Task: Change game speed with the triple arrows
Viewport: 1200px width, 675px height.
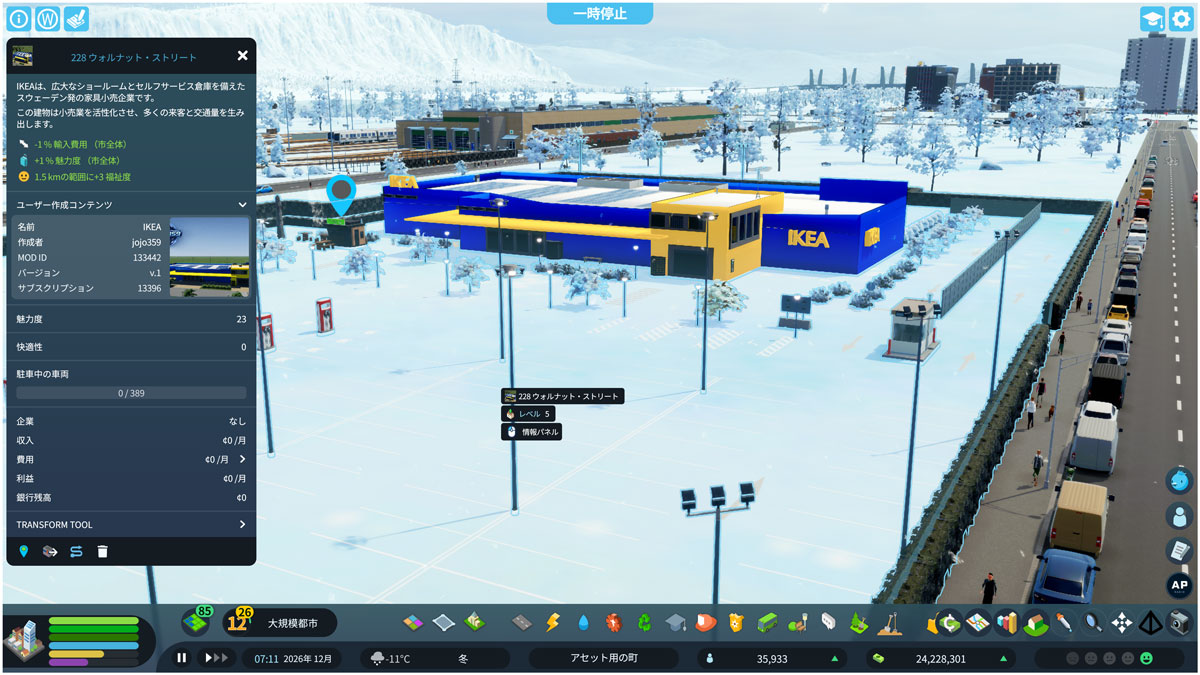Action: point(214,658)
